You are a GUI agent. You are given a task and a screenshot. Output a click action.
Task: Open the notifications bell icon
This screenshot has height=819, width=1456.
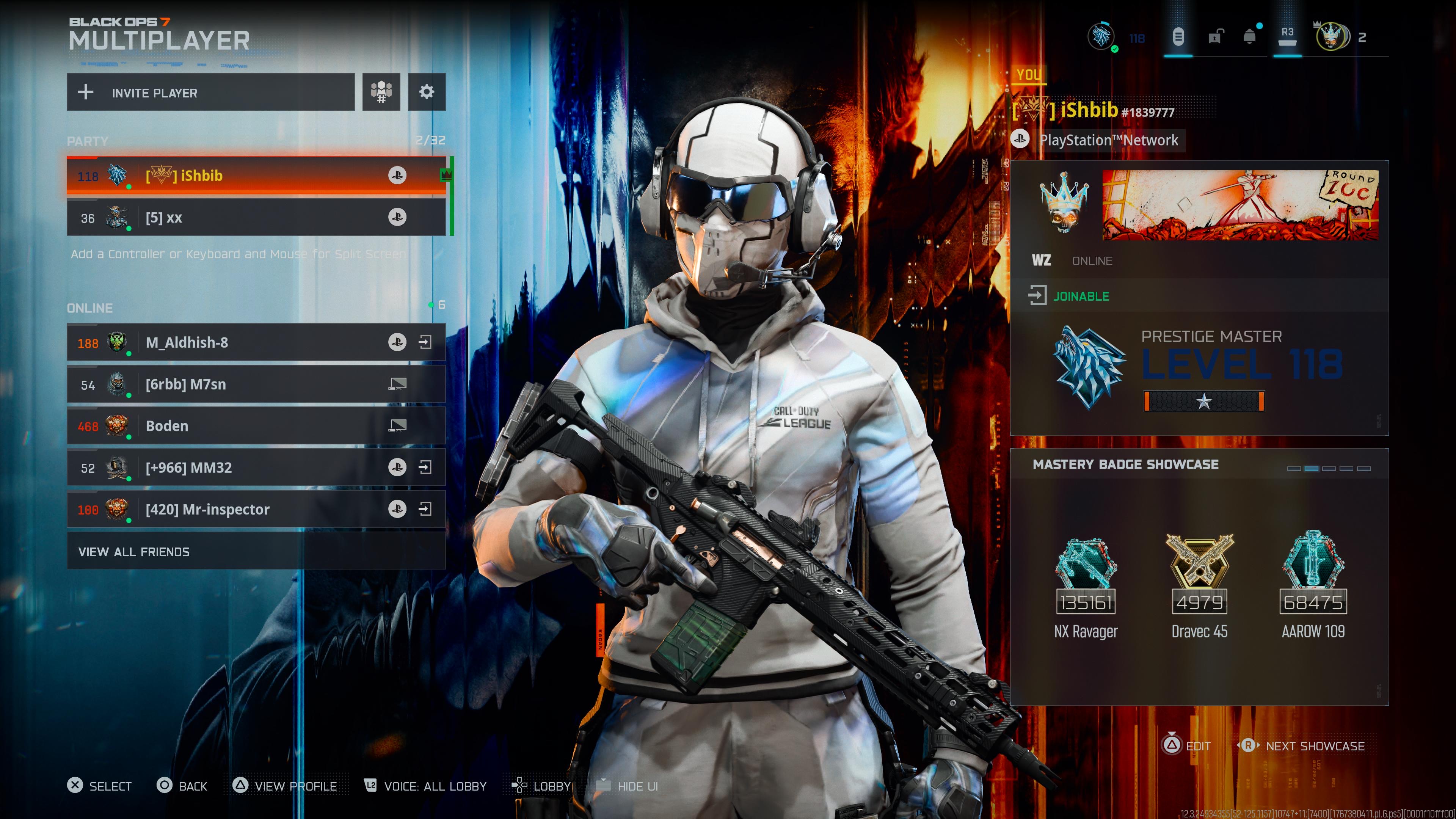click(1249, 37)
